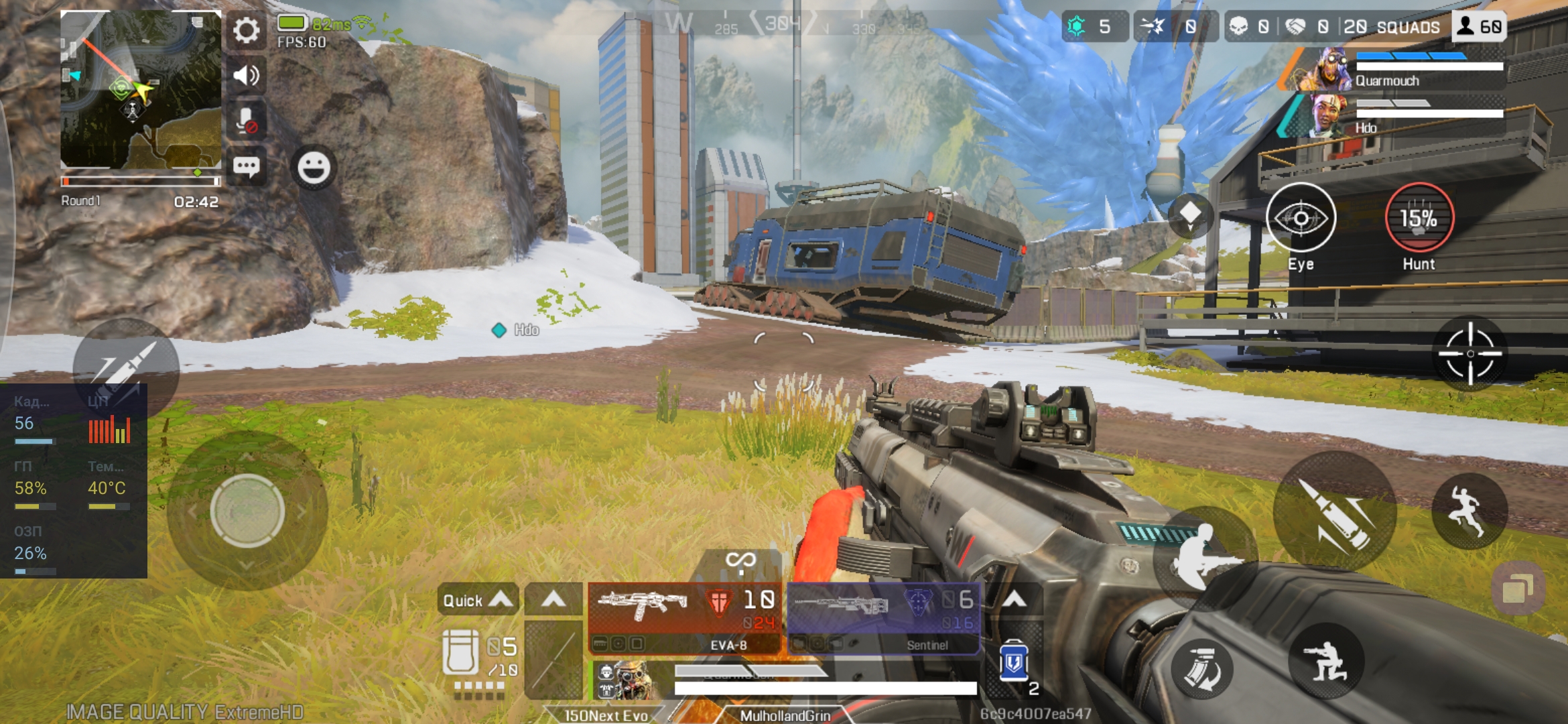Open the quick chat bubble
The width and height of the screenshot is (1568, 724).
point(246,166)
